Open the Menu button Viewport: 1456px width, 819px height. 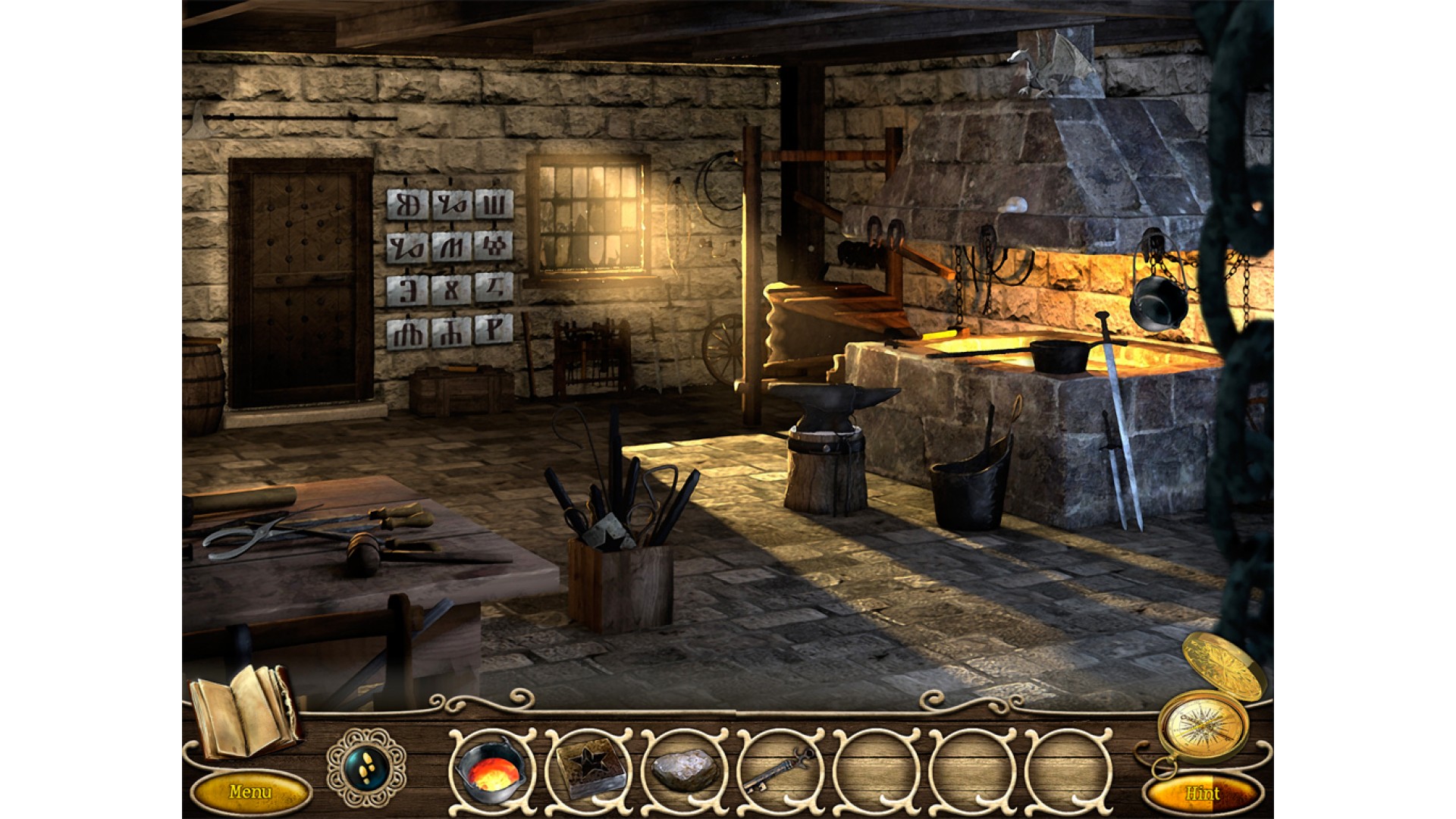(250, 792)
